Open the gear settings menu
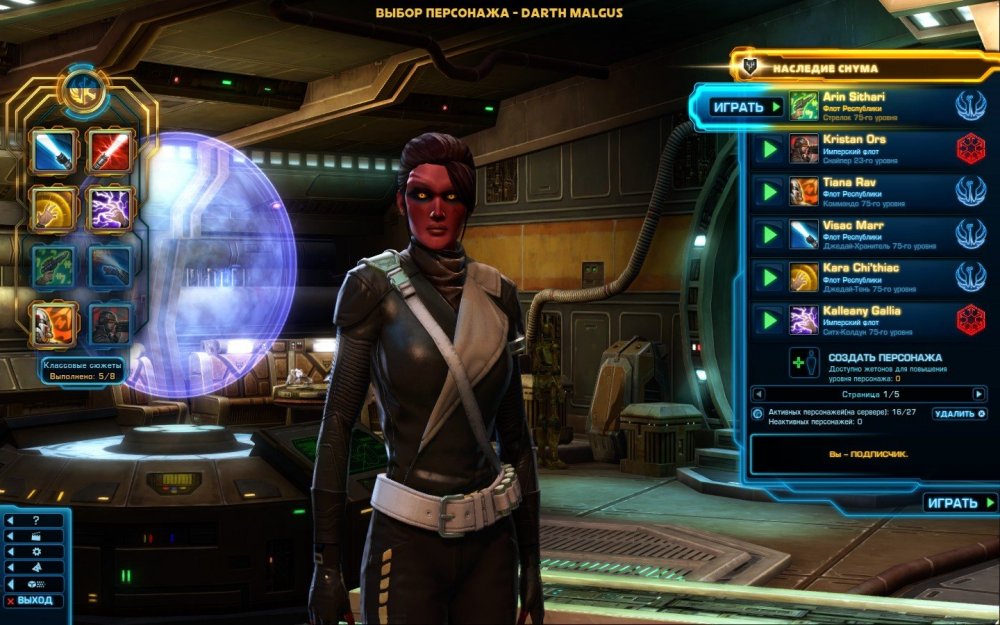Viewport: 1000px width, 625px height. pyautogui.click(x=36, y=551)
